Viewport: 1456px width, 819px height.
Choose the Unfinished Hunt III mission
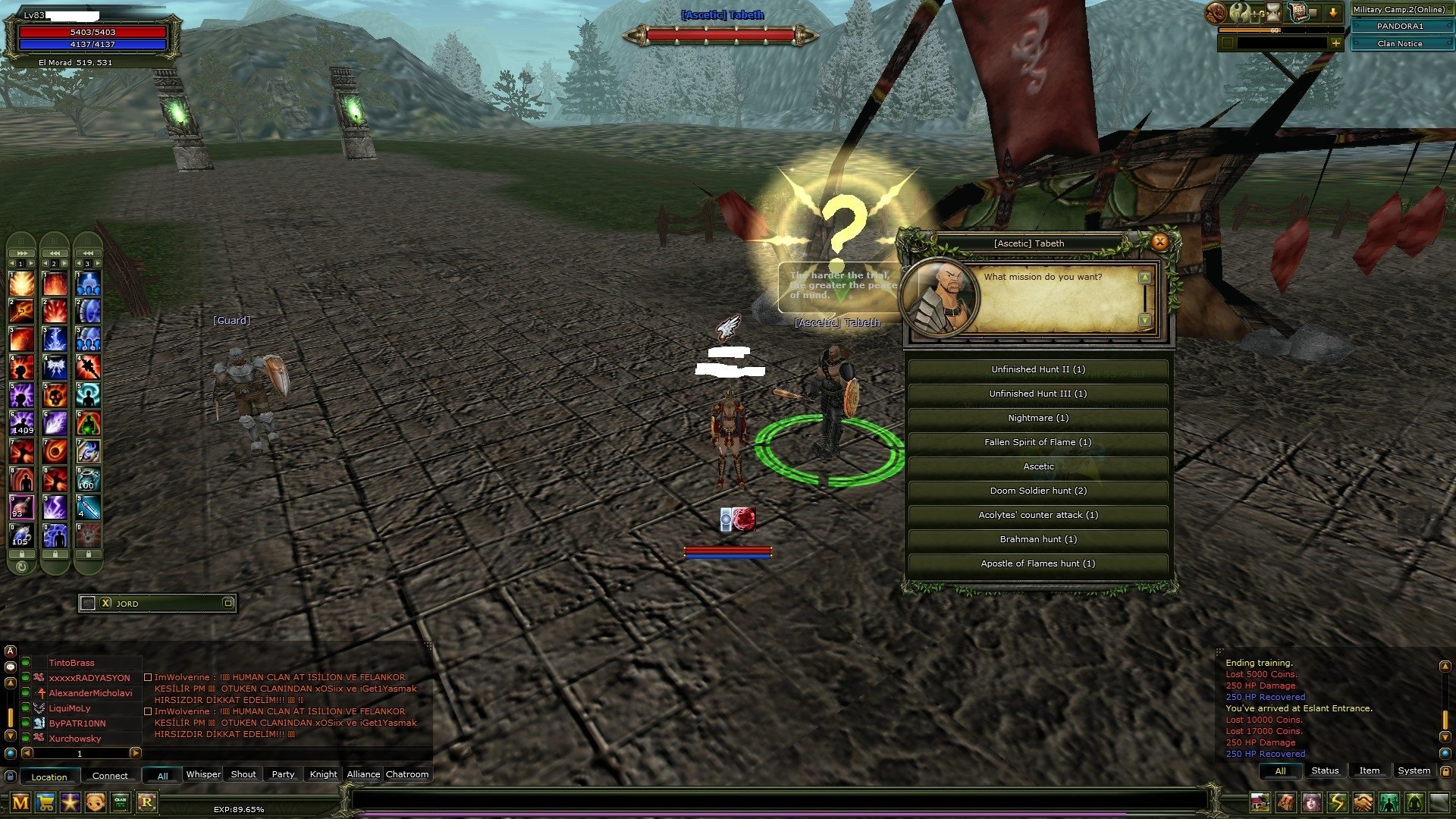point(1037,394)
